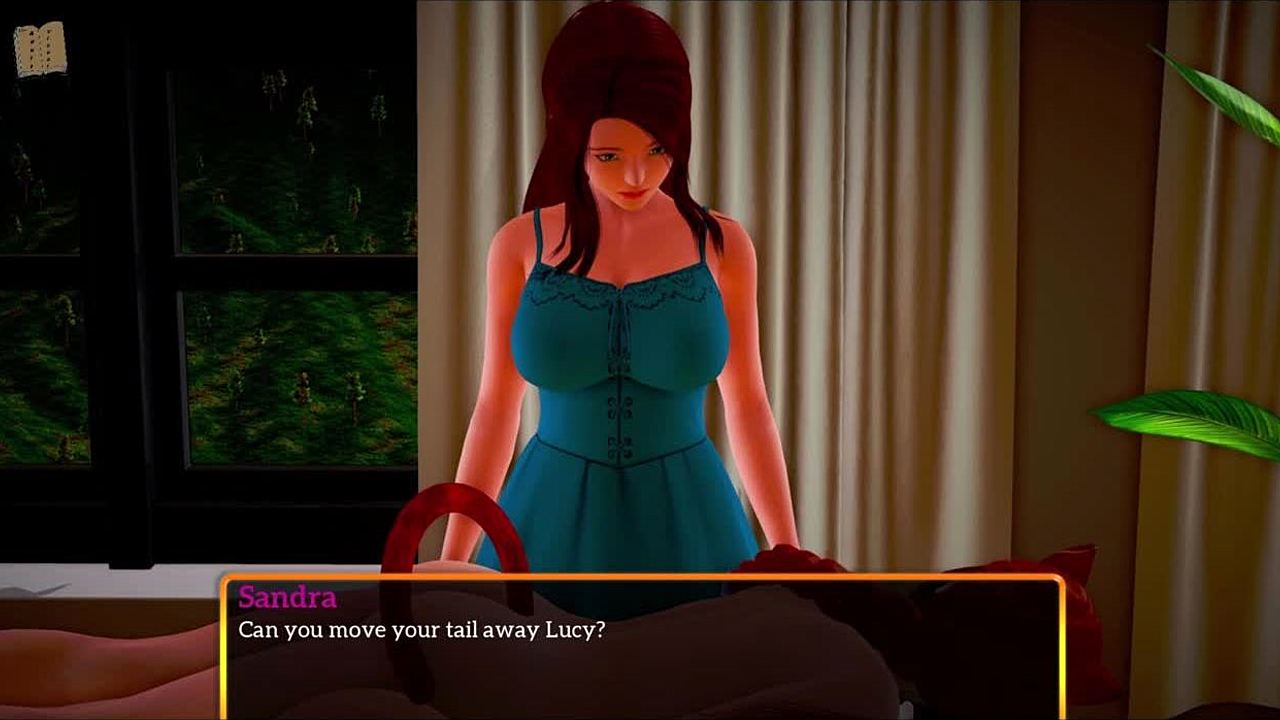1280x720 pixels.
Task: Advance Sandra's dialogue box
Action: click(x=640, y=647)
